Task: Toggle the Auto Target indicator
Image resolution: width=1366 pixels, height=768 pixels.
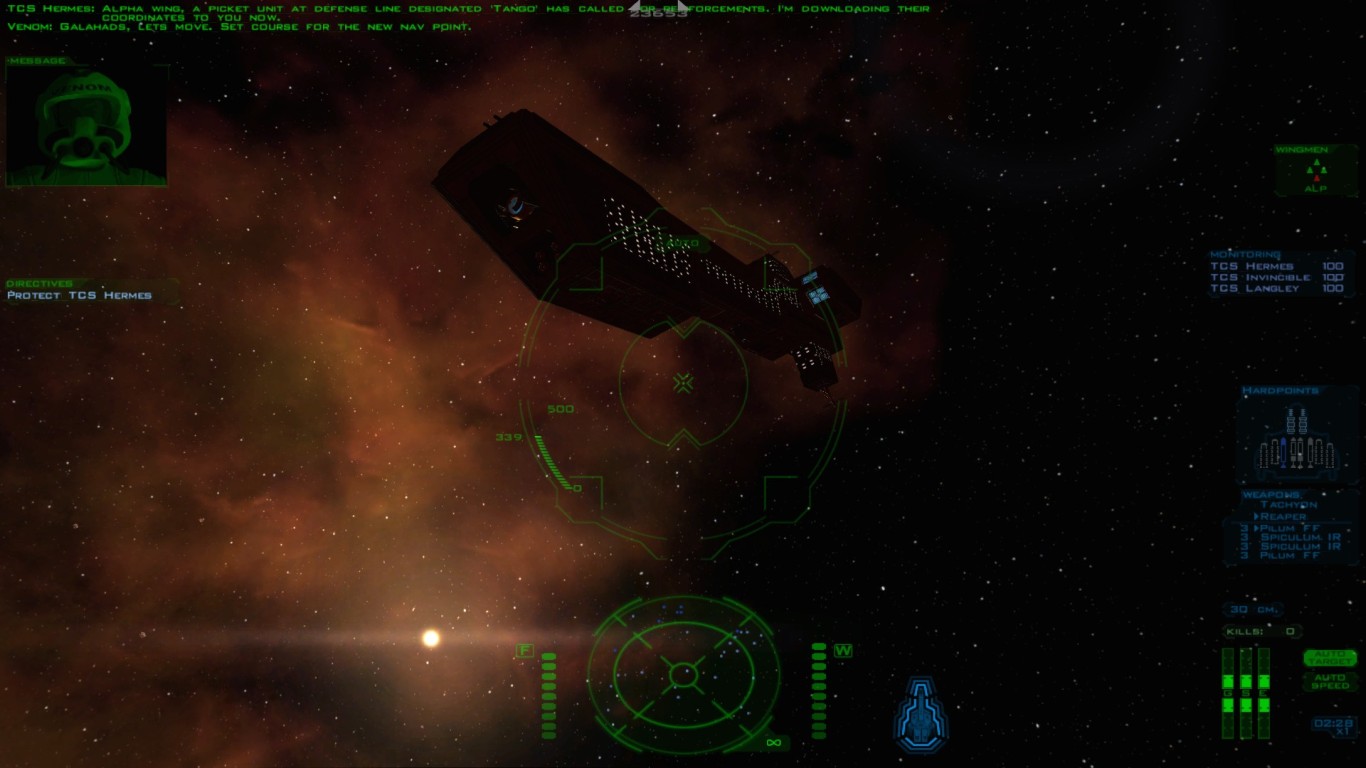Action: pyautogui.click(x=1329, y=658)
